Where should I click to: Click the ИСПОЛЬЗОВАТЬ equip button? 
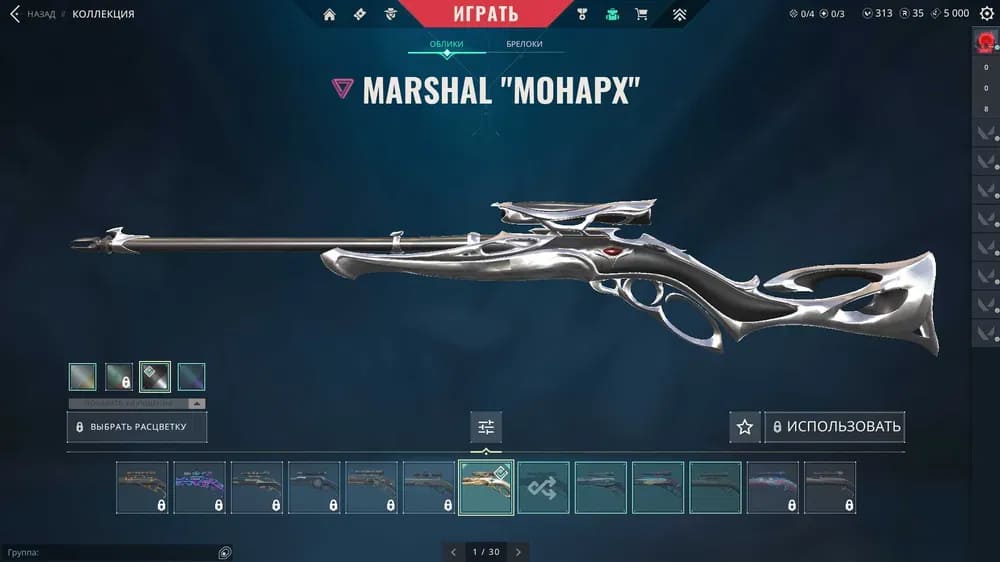click(x=835, y=427)
